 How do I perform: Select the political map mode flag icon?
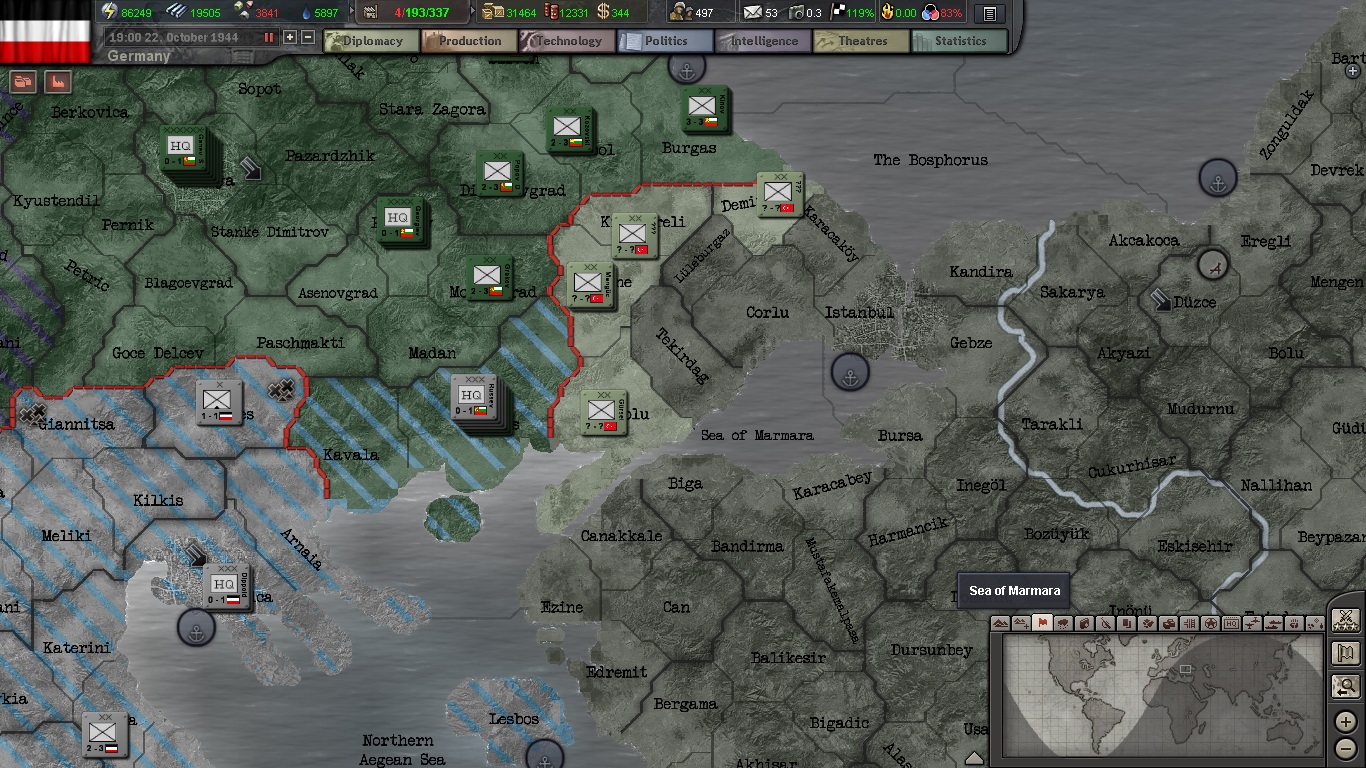[1041, 622]
